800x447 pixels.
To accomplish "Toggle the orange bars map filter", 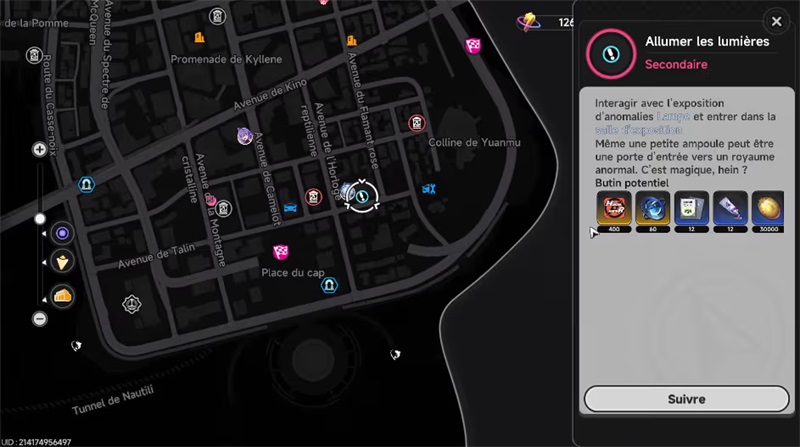I will point(62,295).
